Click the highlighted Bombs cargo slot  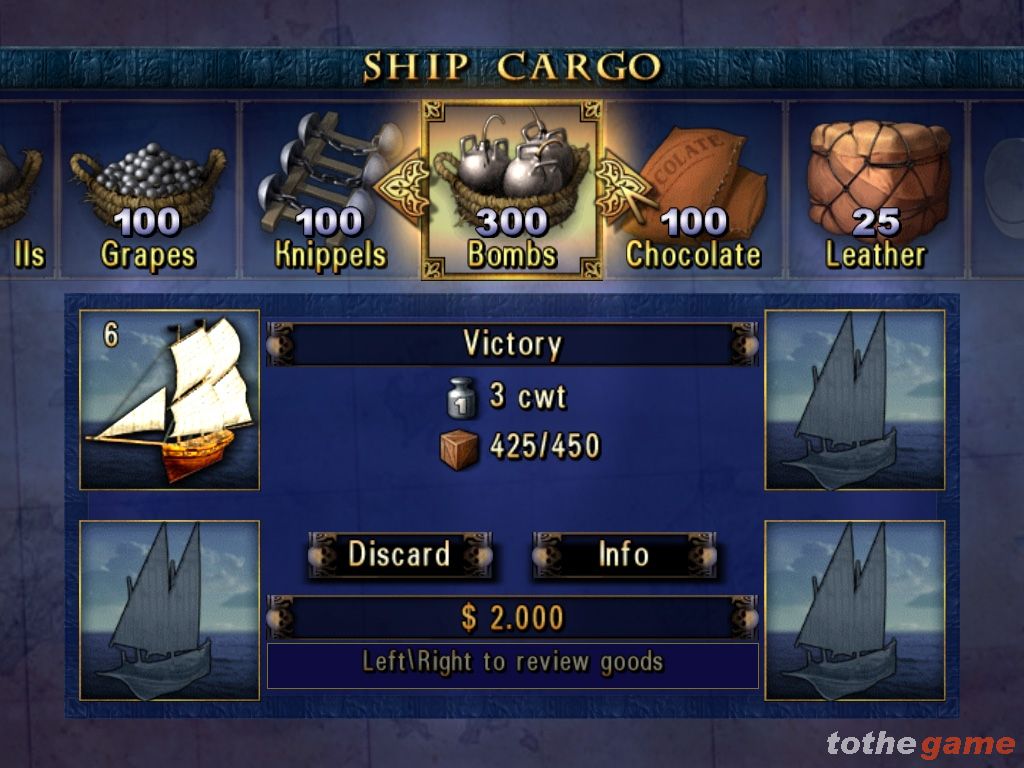(x=512, y=190)
